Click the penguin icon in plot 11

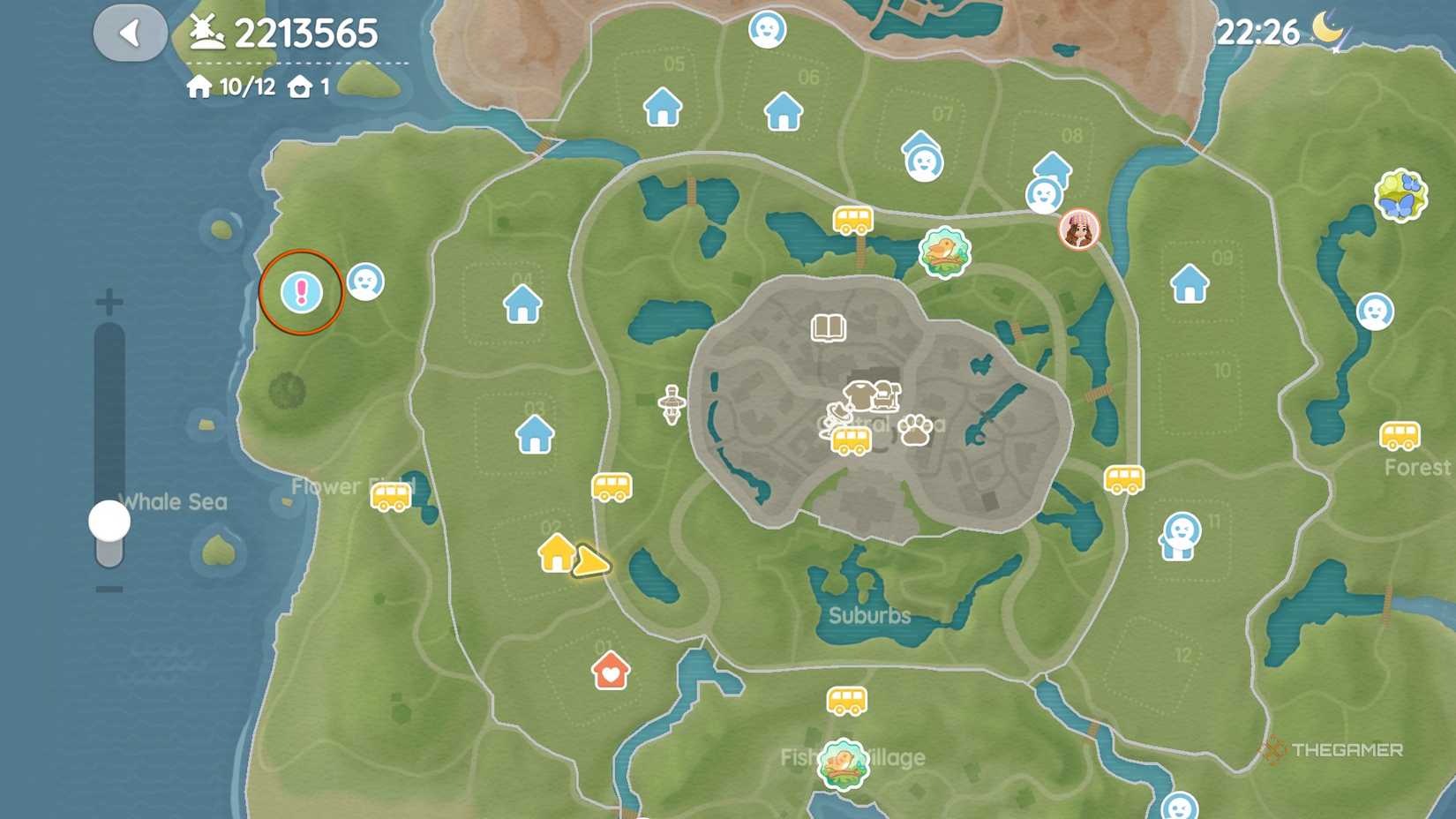coord(1182,534)
